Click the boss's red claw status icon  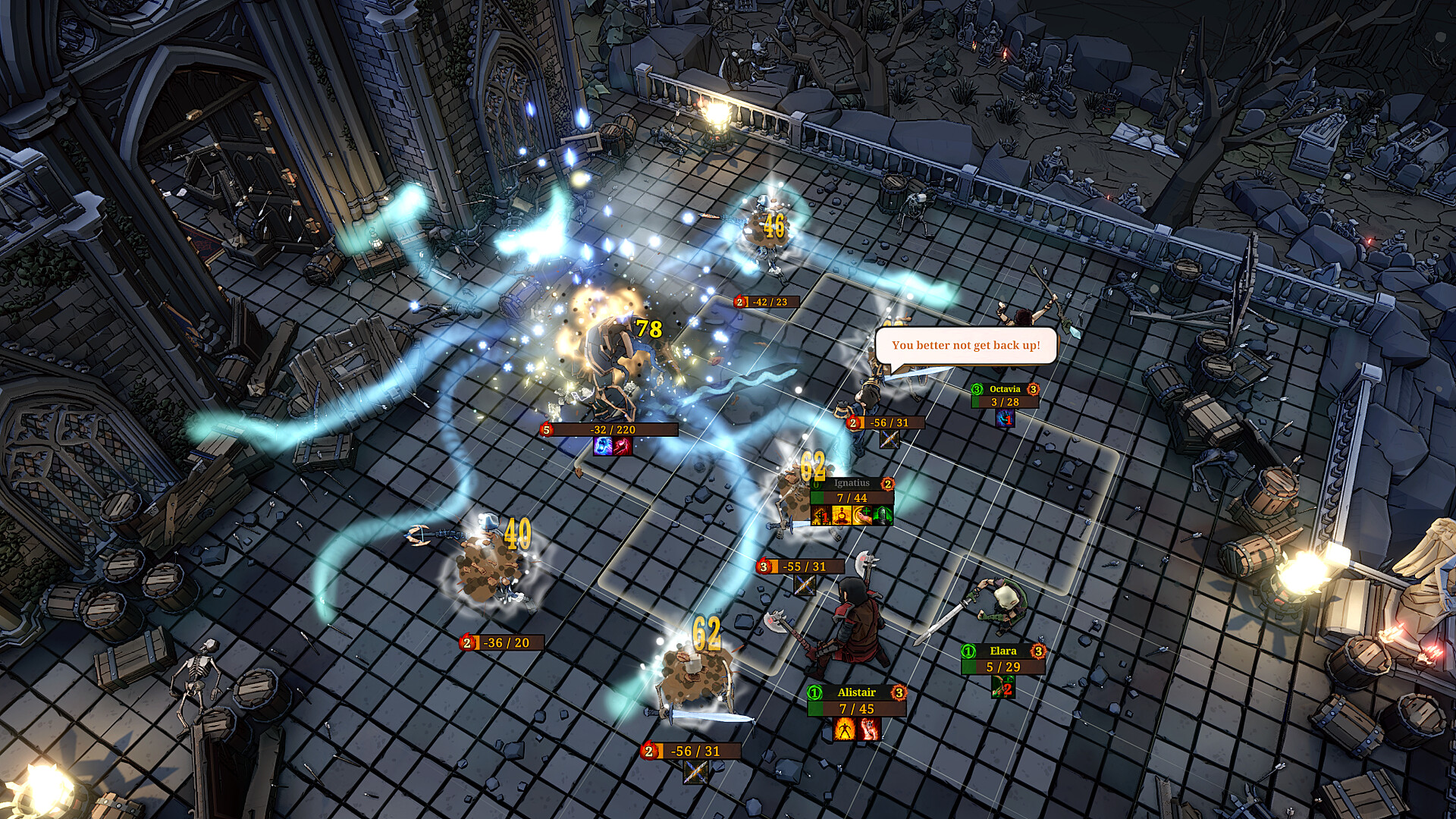623,446
